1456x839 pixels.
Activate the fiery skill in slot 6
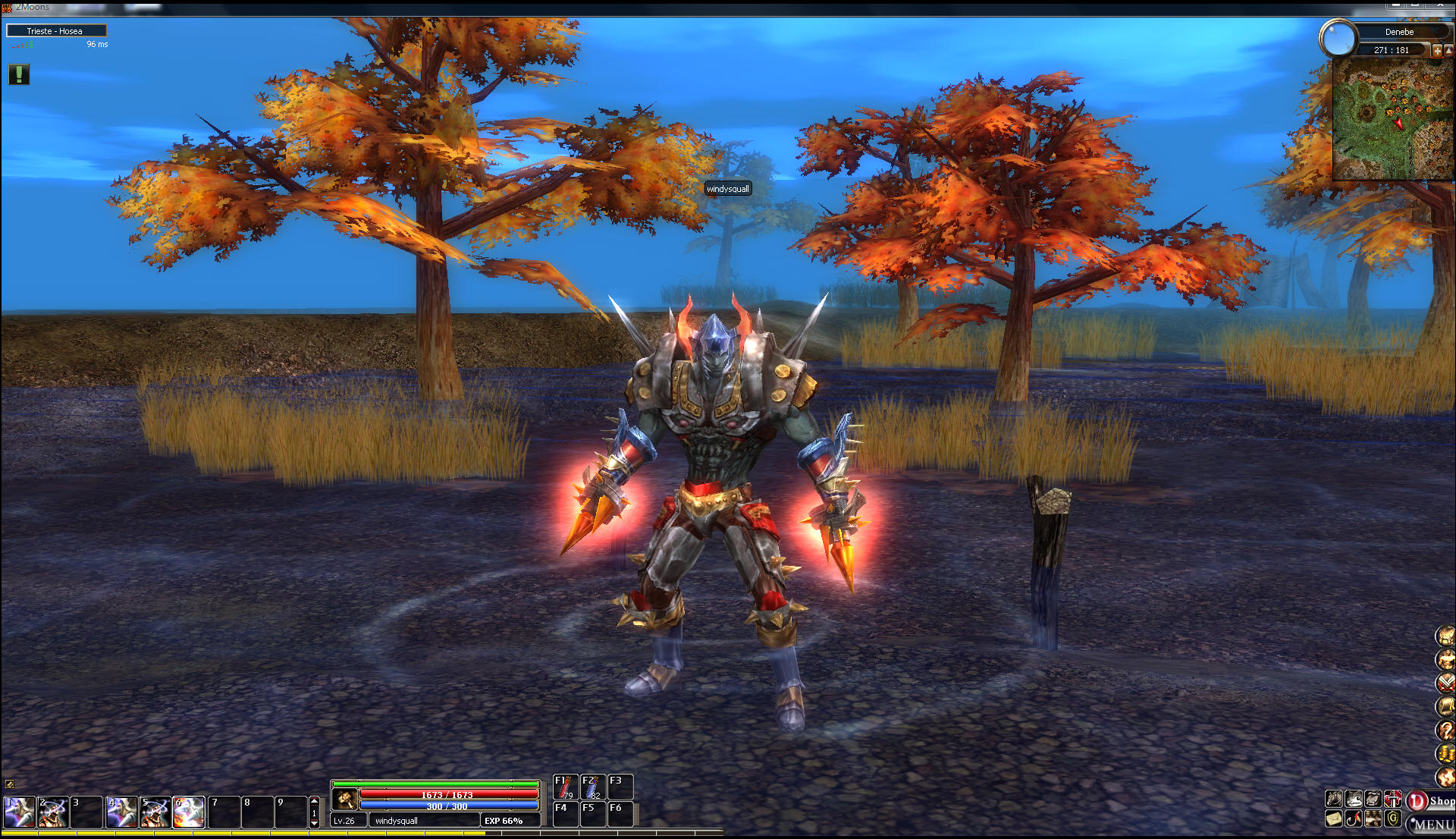(188, 812)
